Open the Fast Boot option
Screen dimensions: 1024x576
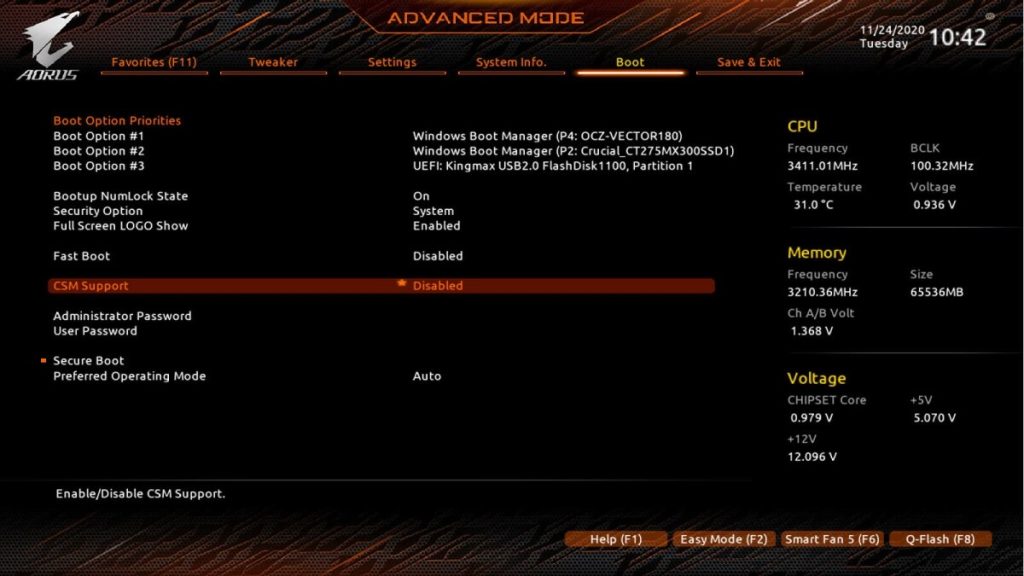point(82,256)
